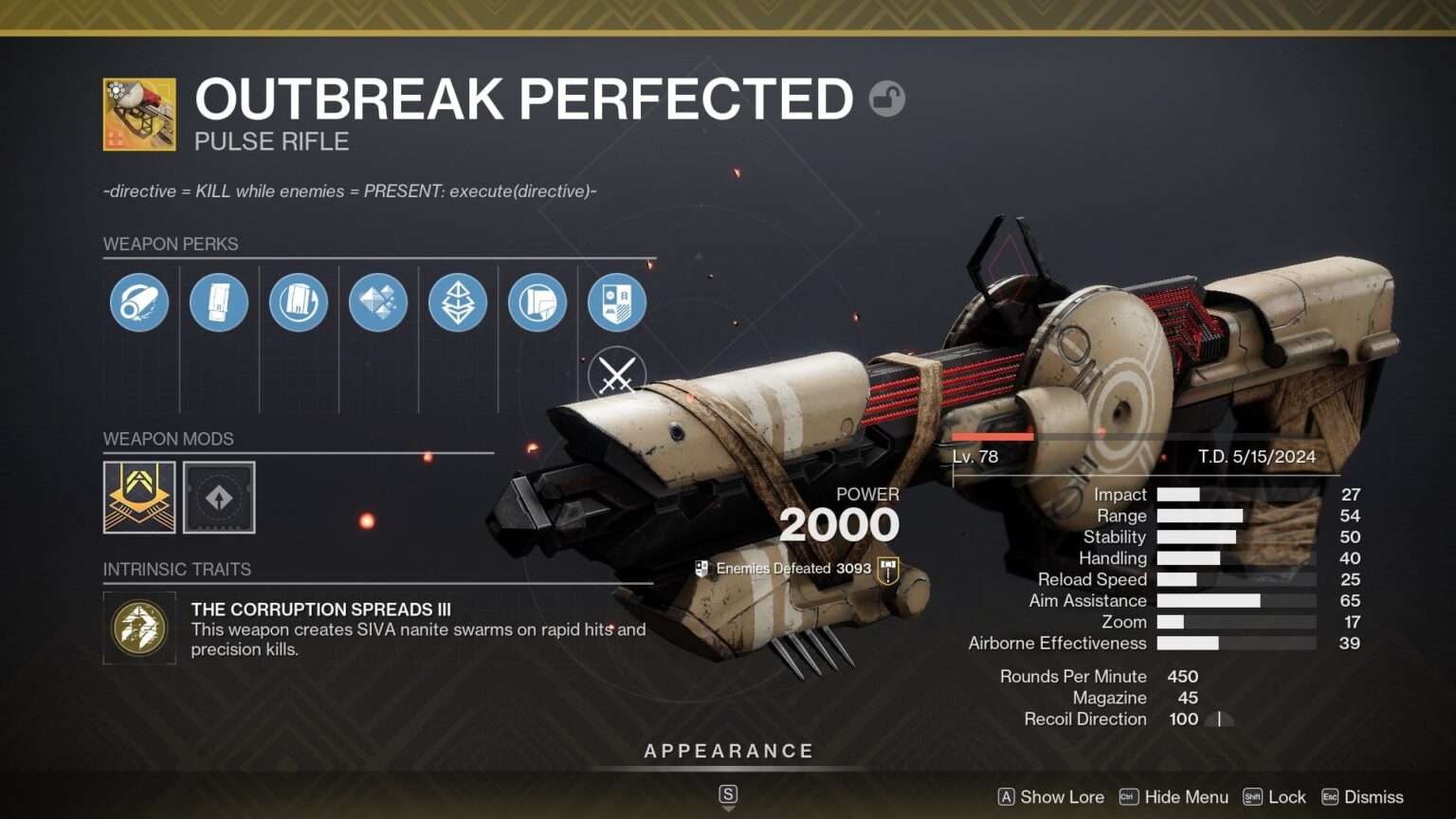Select the magazine icon weapon perk

(299, 301)
